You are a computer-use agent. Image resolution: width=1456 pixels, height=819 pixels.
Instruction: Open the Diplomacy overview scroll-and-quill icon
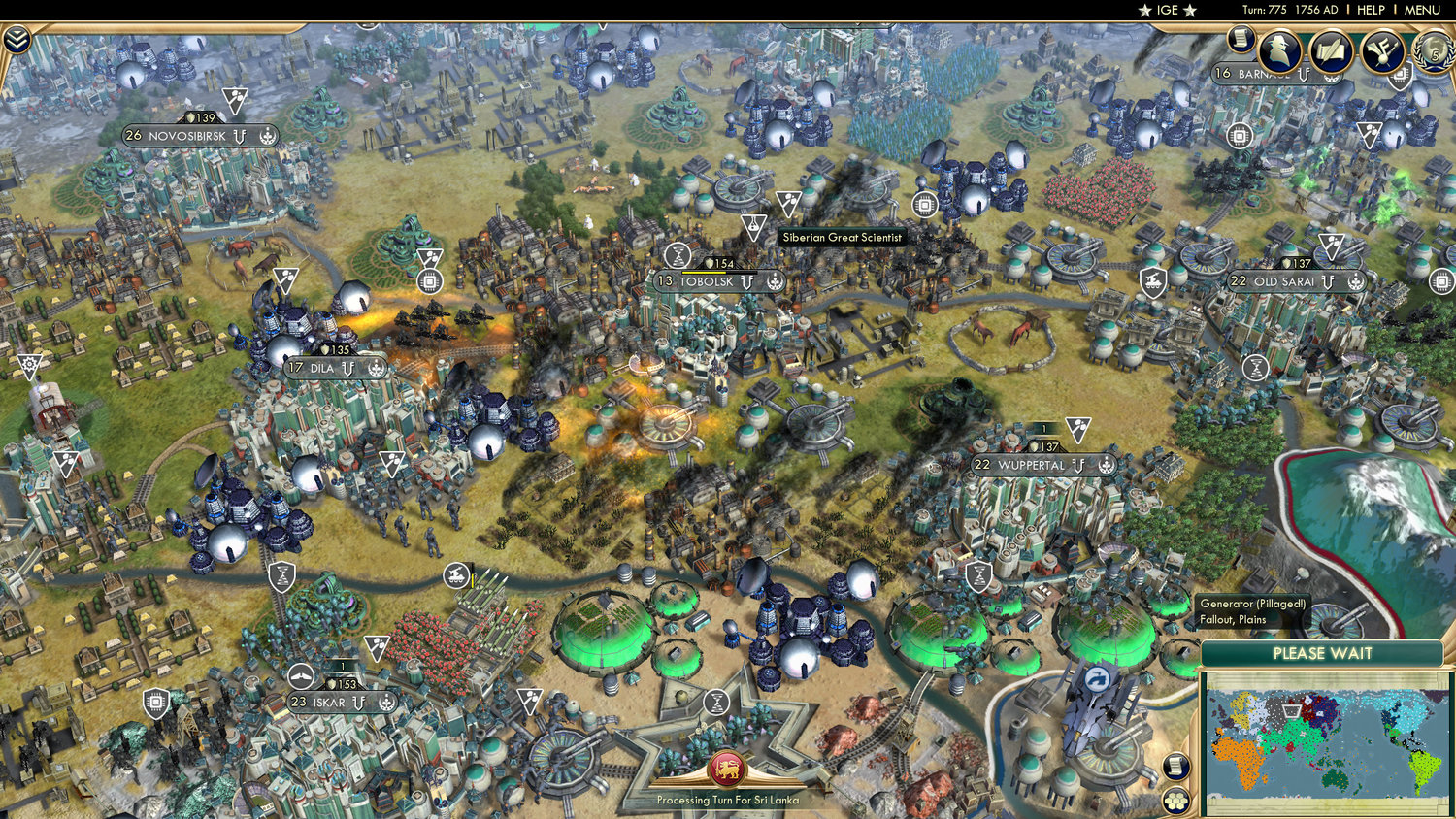1328,51
